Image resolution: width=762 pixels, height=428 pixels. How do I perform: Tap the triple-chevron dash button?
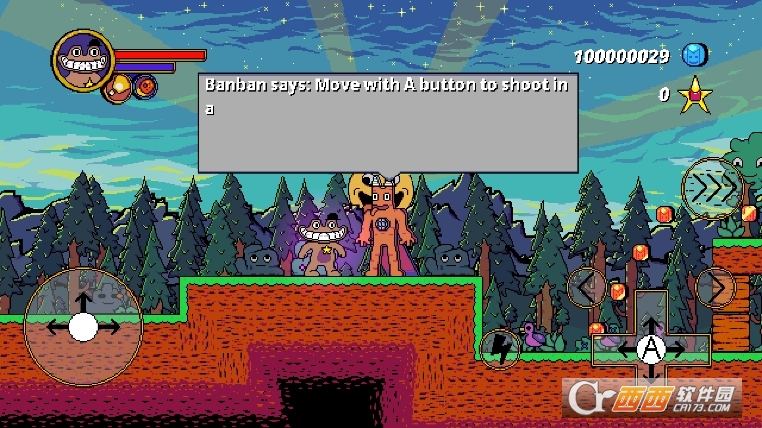712,187
